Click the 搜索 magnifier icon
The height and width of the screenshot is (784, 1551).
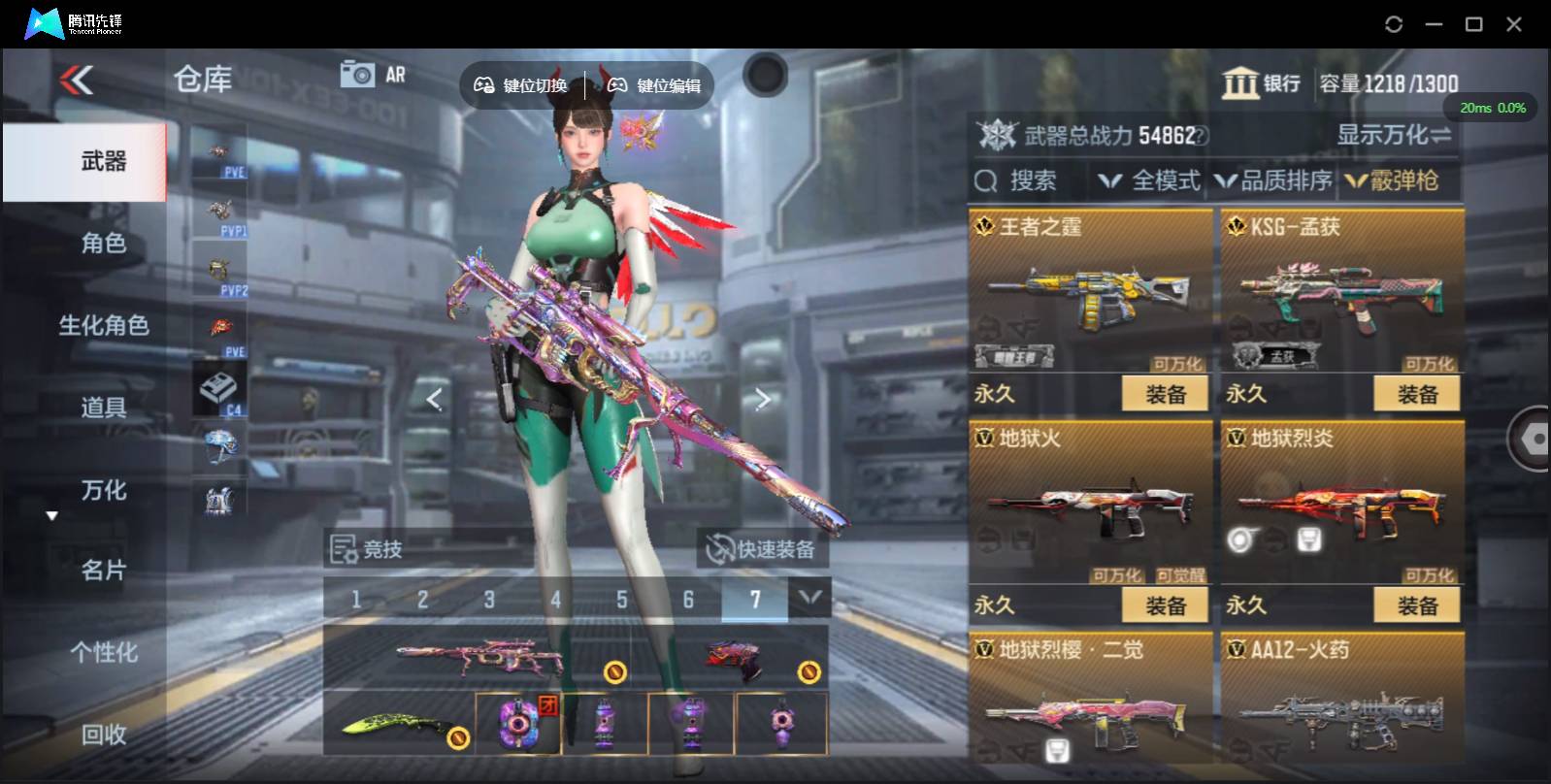click(986, 180)
